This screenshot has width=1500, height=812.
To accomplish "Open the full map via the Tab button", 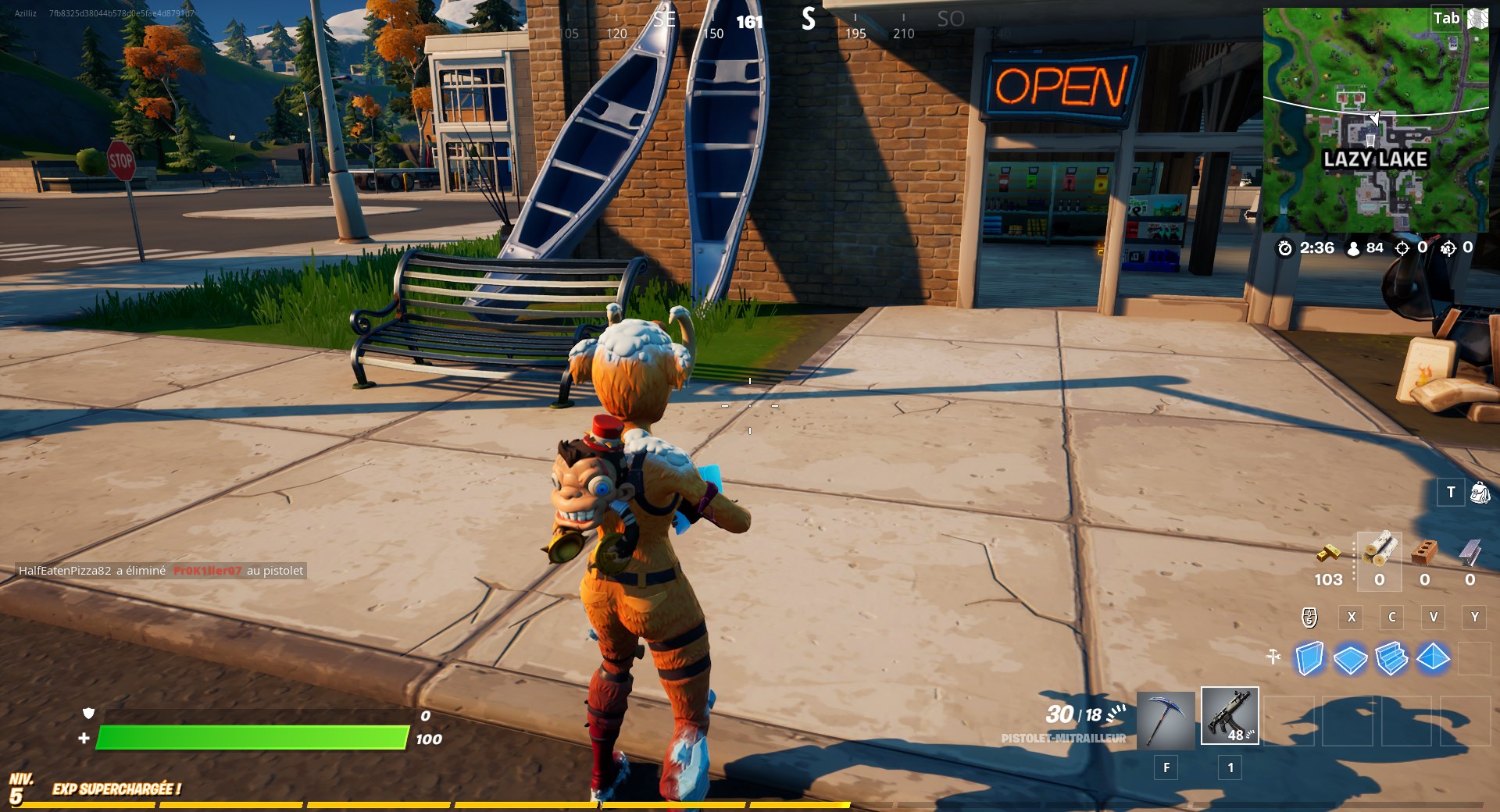I will (x=1447, y=17).
